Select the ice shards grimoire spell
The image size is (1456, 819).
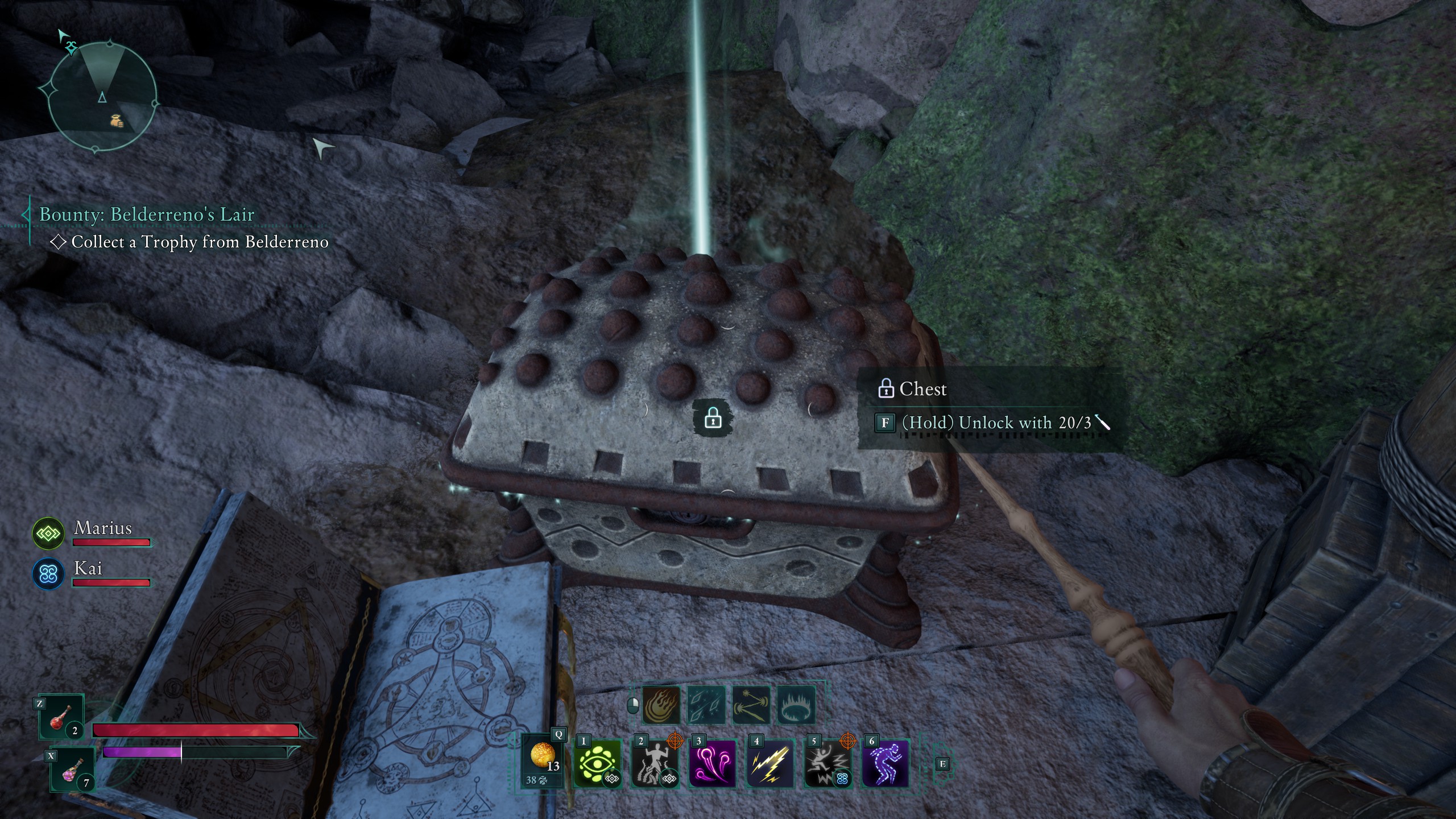pyautogui.click(x=706, y=705)
